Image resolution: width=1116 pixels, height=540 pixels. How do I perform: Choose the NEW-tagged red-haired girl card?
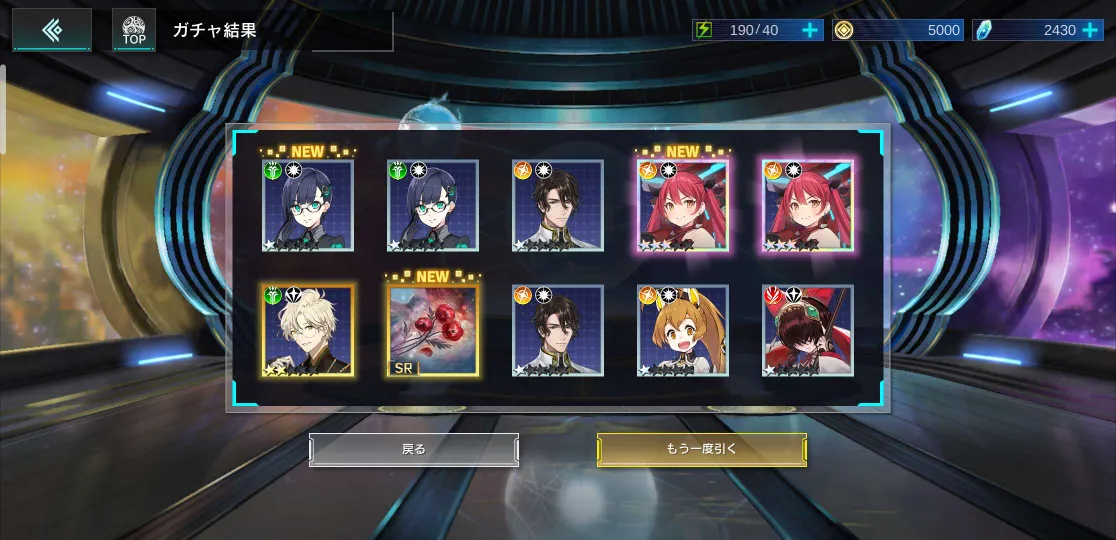[683, 206]
